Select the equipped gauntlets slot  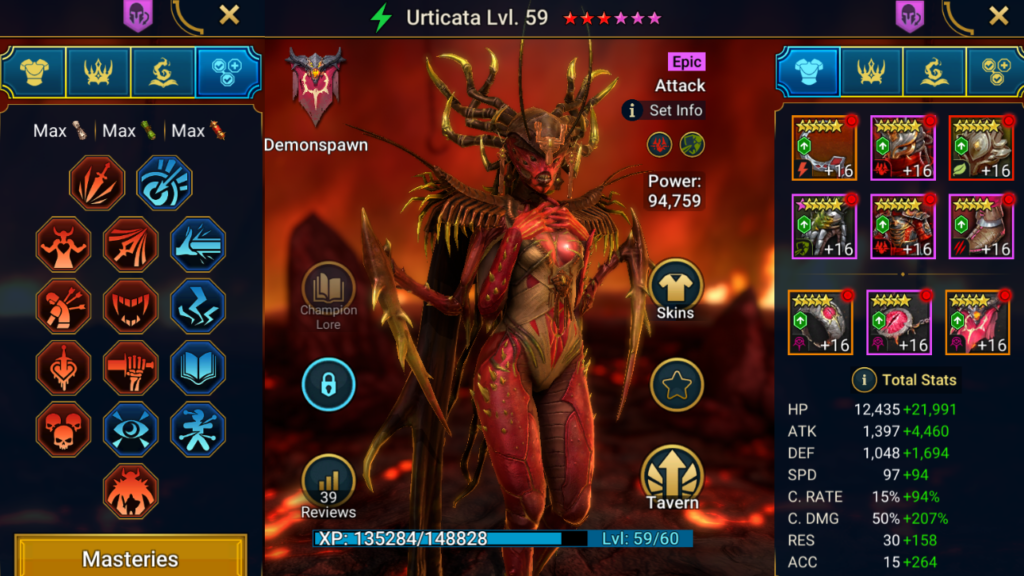pos(825,226)
